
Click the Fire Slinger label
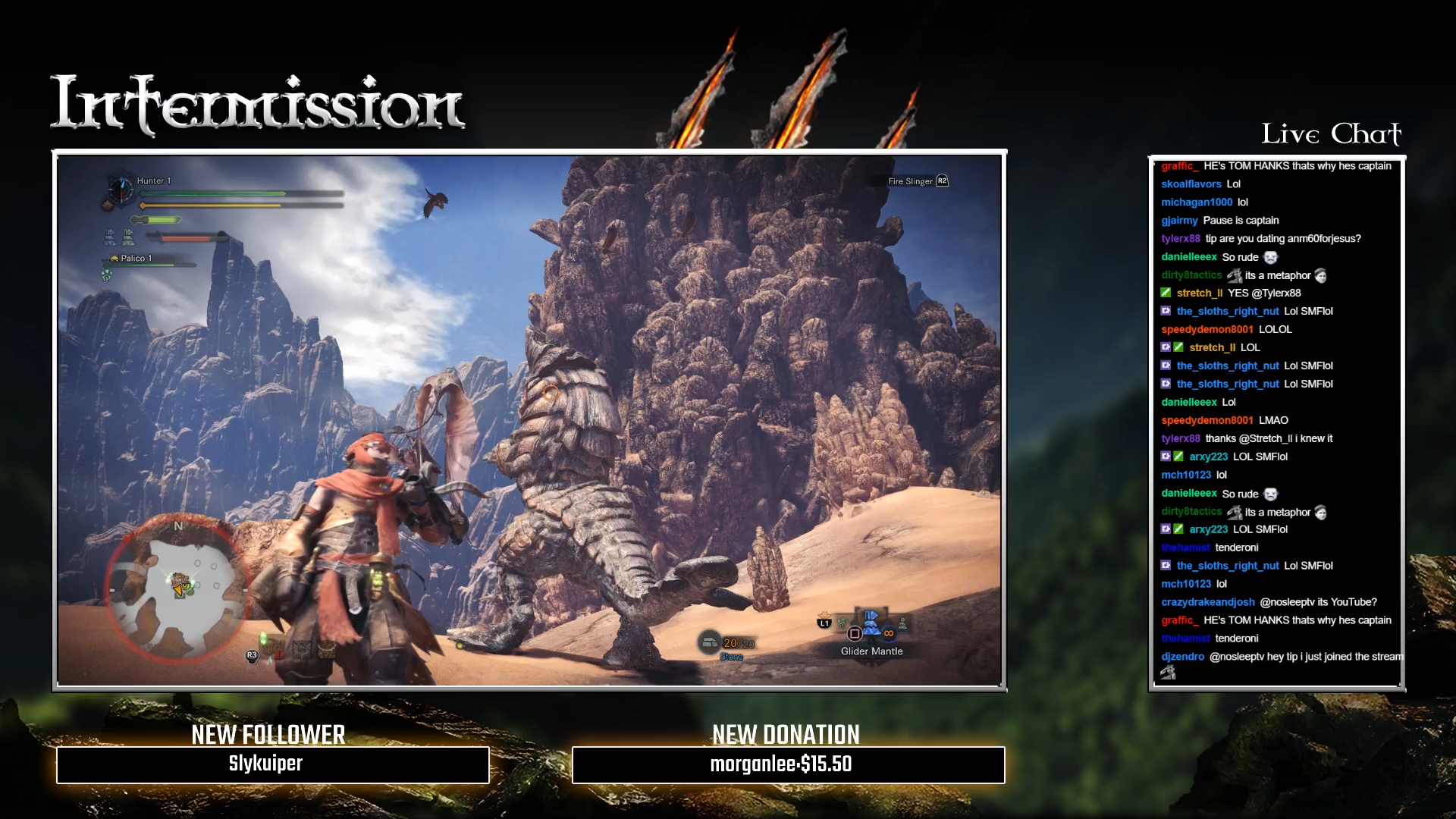tap(910, 181)
